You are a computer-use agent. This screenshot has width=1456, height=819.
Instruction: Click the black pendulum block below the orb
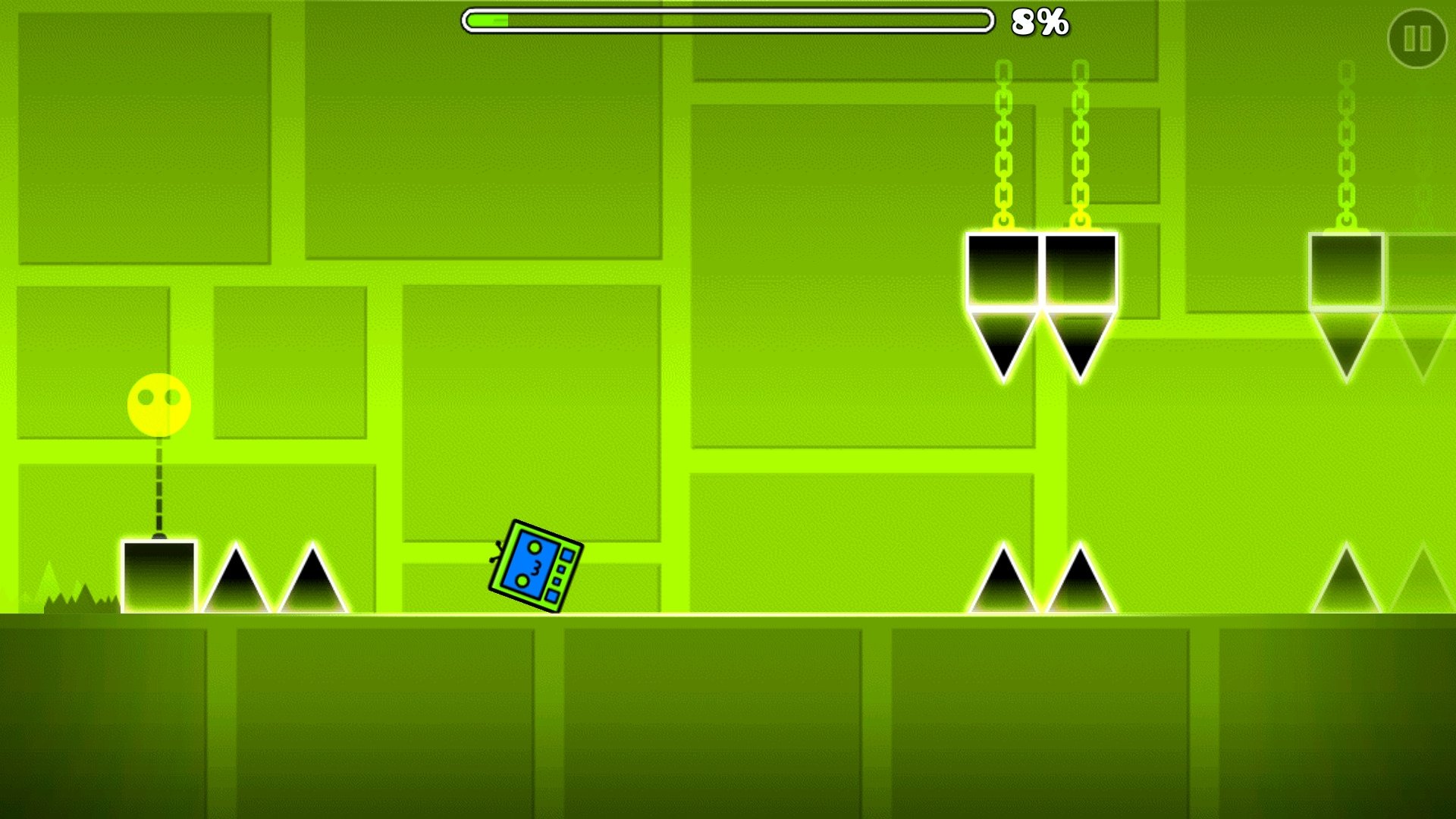tap(158, 578)
